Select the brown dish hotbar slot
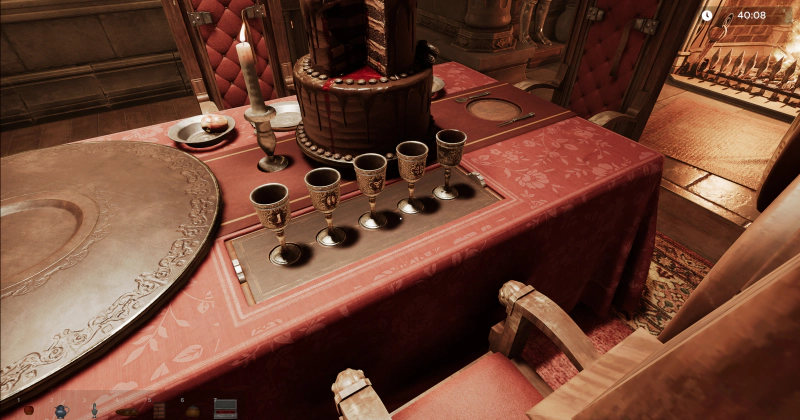Image resolution: width=800 pixels, height=420 pixels. pos(126,410)
